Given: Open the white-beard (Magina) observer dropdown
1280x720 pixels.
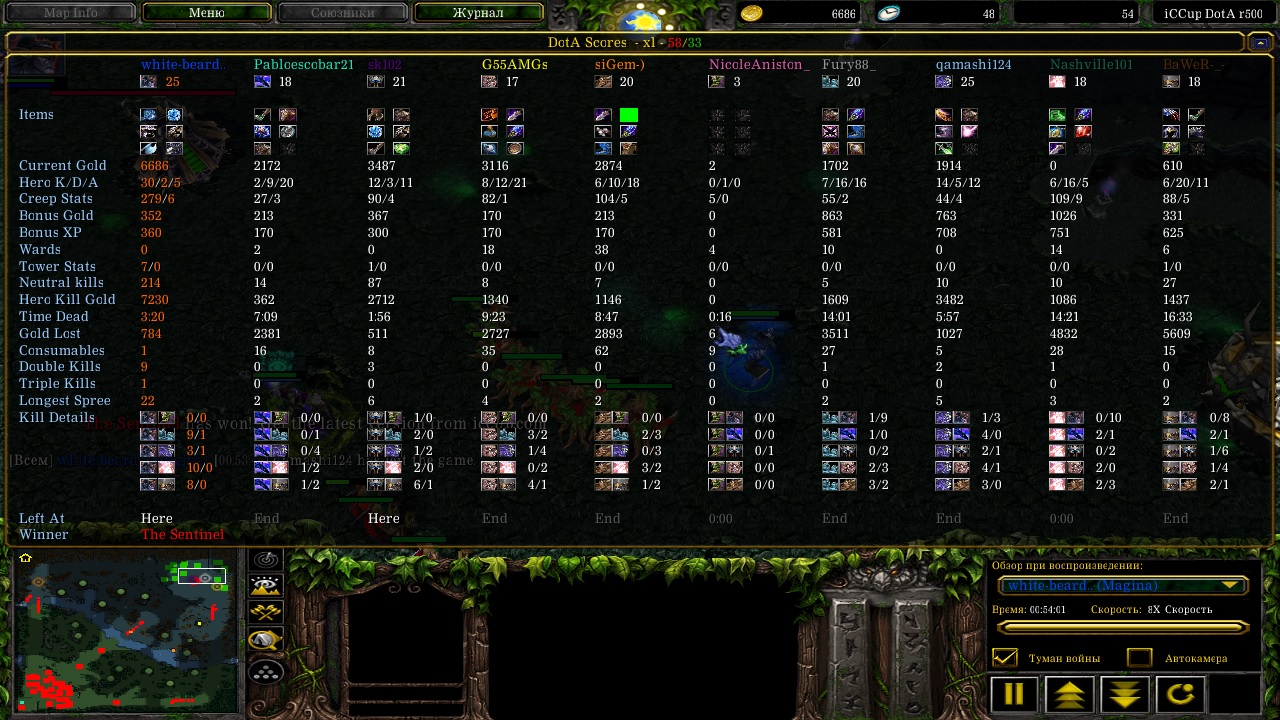Looking at the screenshot, I should 1120,586.
